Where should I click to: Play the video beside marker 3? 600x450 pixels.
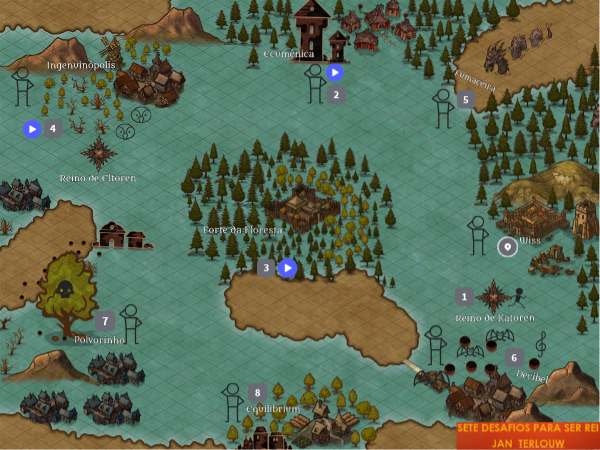pos(287,268)
